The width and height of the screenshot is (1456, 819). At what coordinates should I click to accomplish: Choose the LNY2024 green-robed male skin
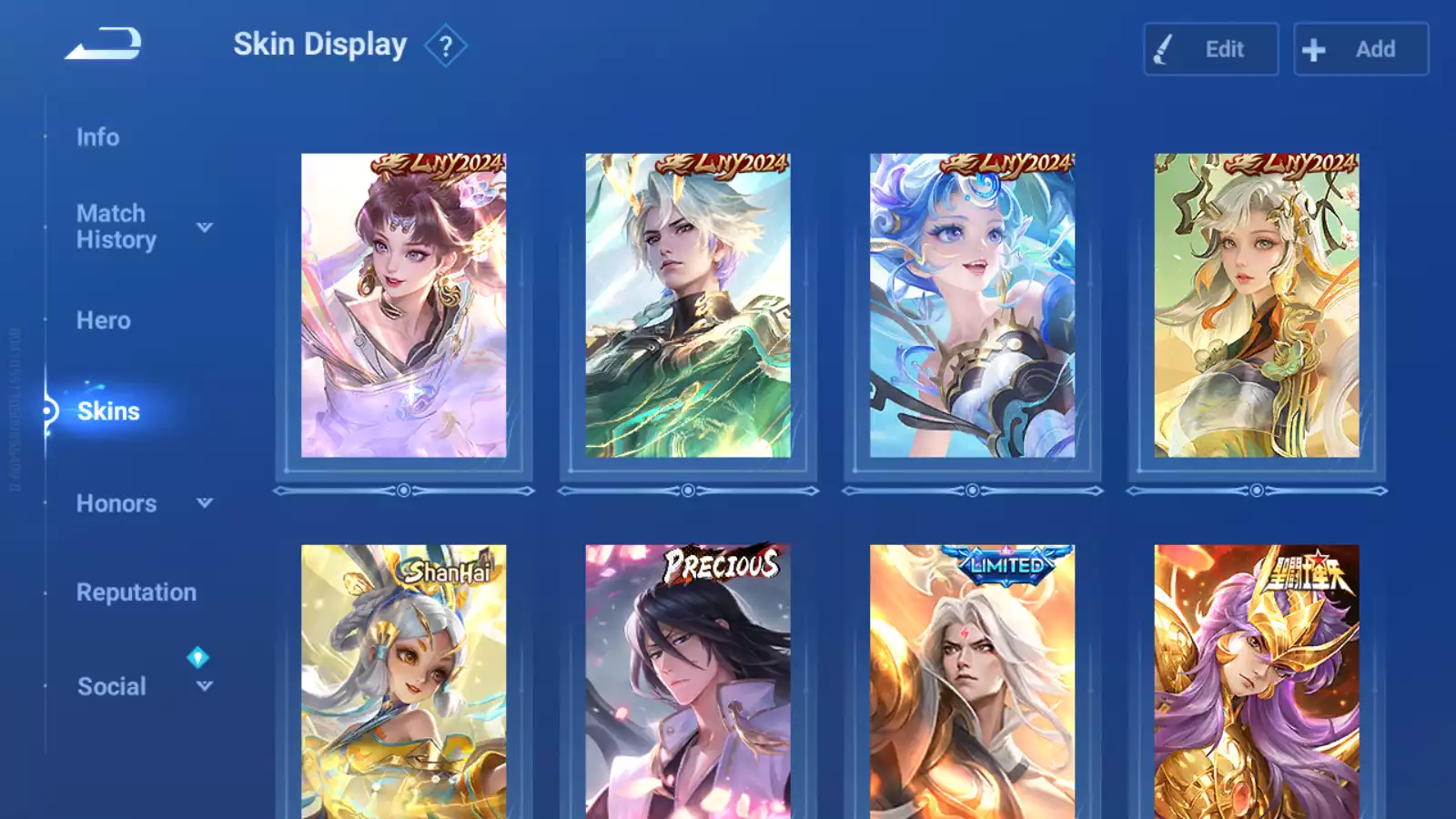(x=688, y=306)
